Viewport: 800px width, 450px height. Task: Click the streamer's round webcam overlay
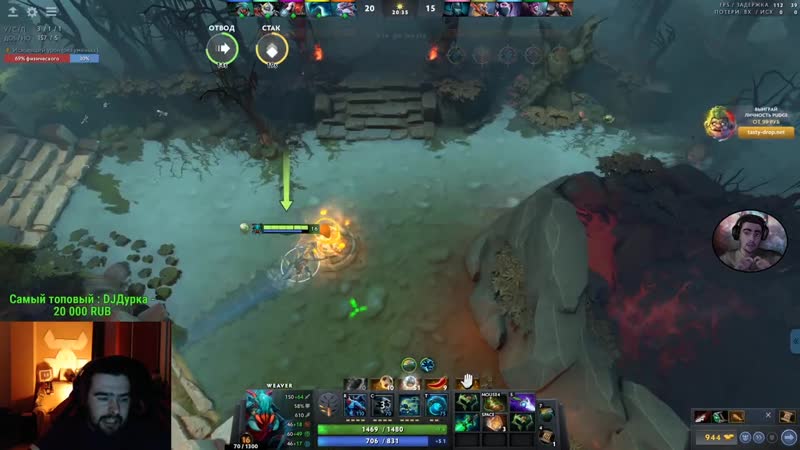coord(742,242)
